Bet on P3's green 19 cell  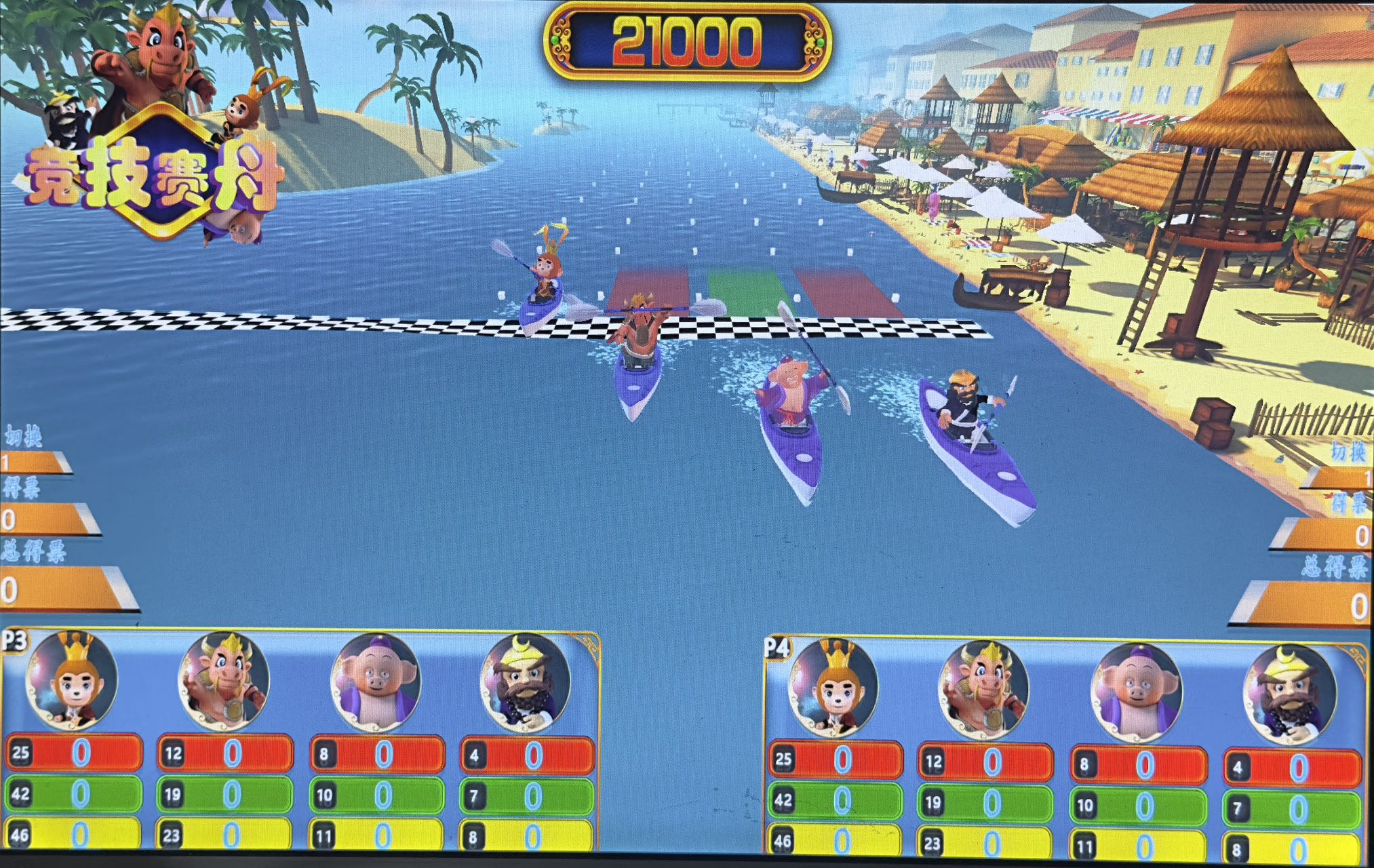tap(226, 794)
